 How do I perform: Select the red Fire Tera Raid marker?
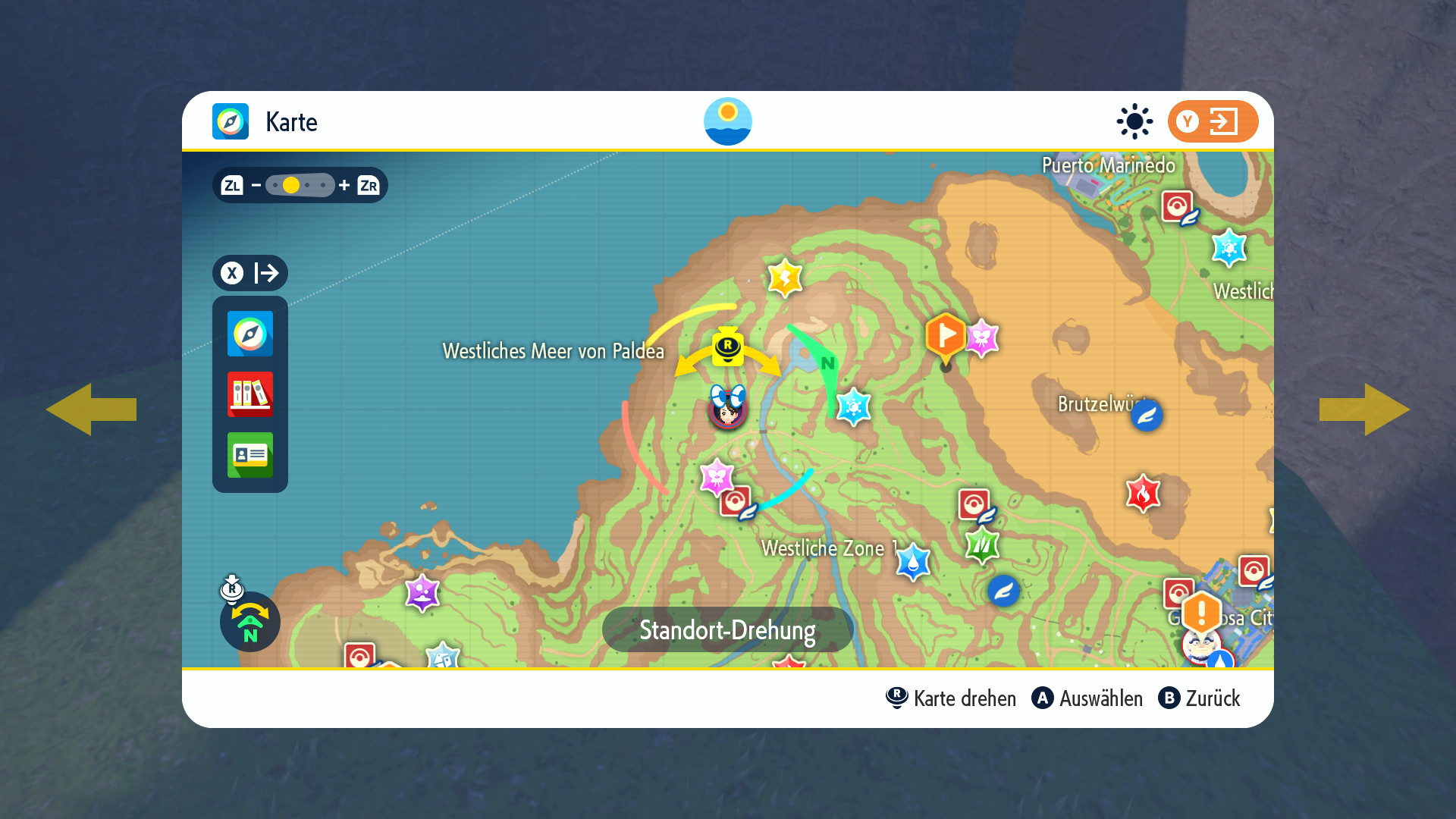(1143, 494)
